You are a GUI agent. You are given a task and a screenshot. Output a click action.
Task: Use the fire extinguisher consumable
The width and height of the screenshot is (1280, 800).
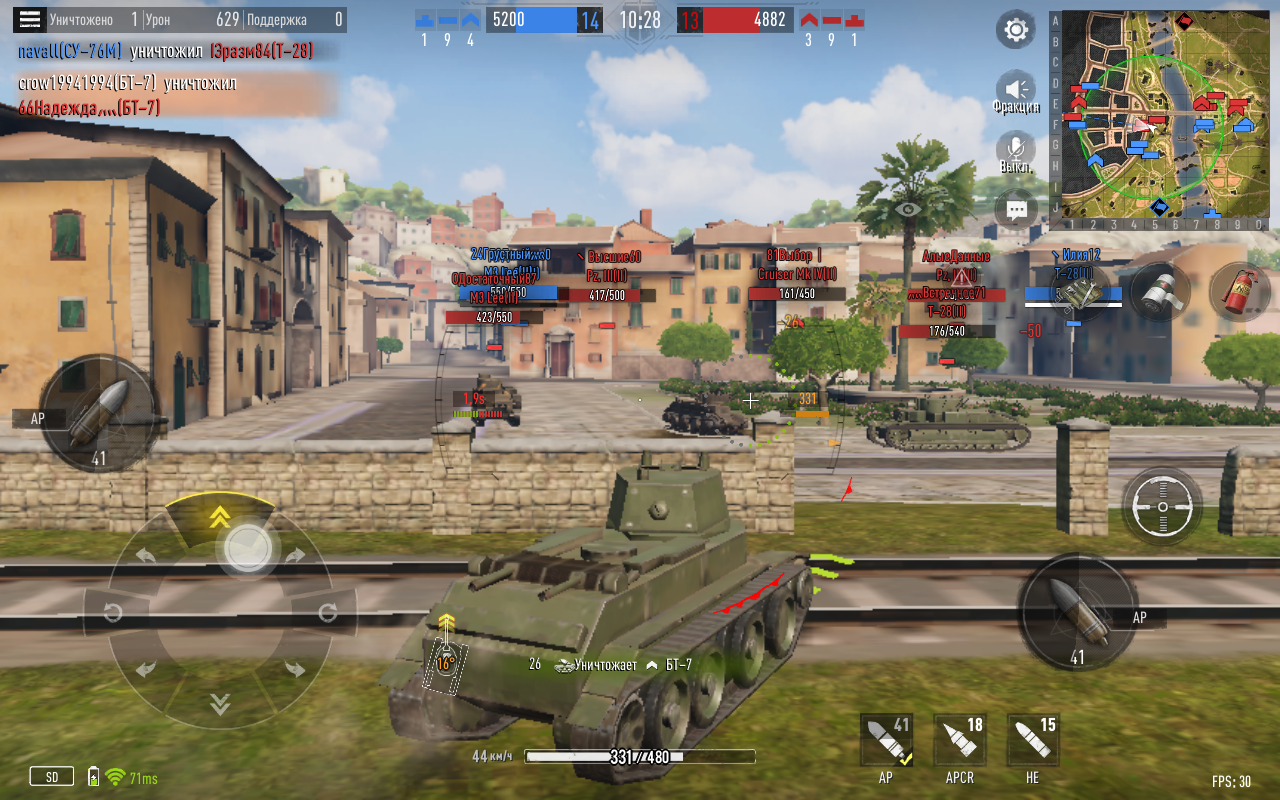click(x=1240, y=291)
